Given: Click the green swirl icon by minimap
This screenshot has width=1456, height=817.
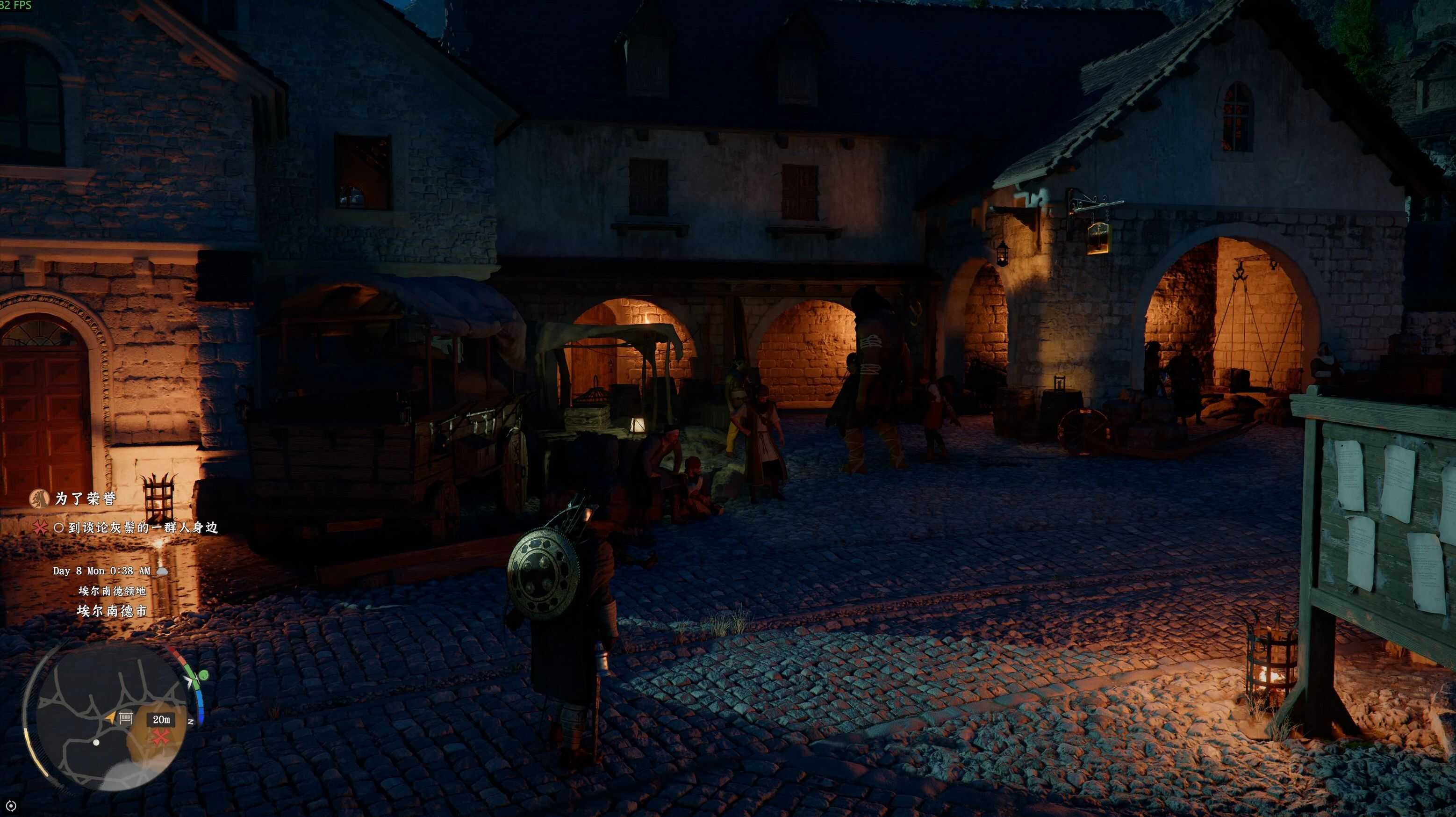Looking at the screenshot, I should click(x=201, y=676).
